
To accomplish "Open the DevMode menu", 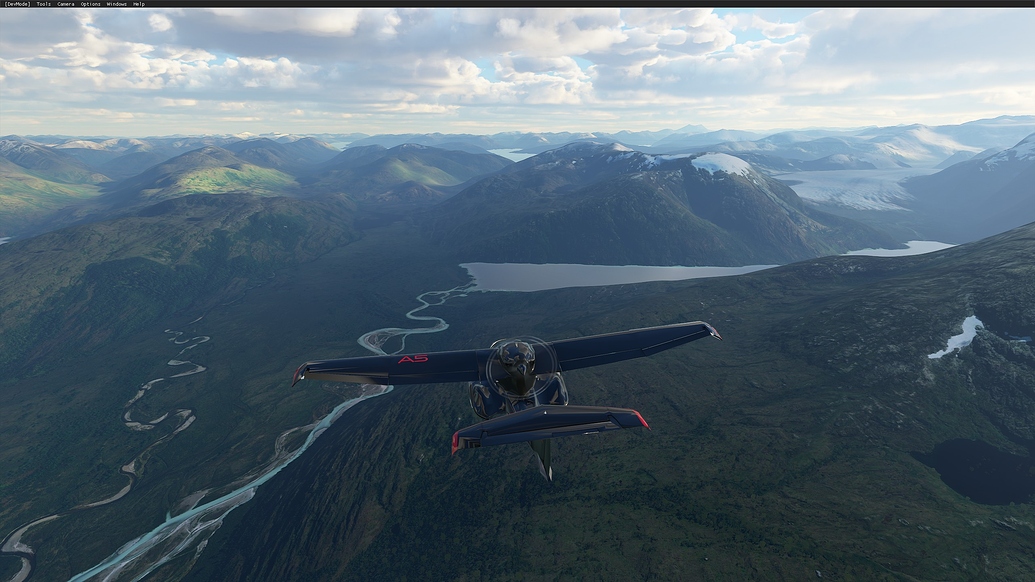I will [17, 4].
